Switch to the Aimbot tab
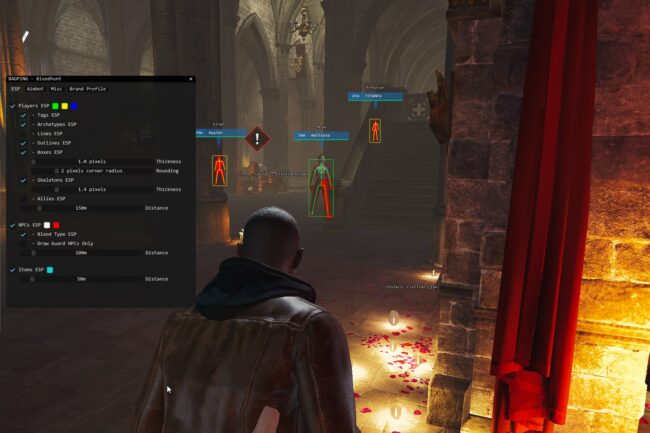650x433 pixels. click(x=35, y=89)
